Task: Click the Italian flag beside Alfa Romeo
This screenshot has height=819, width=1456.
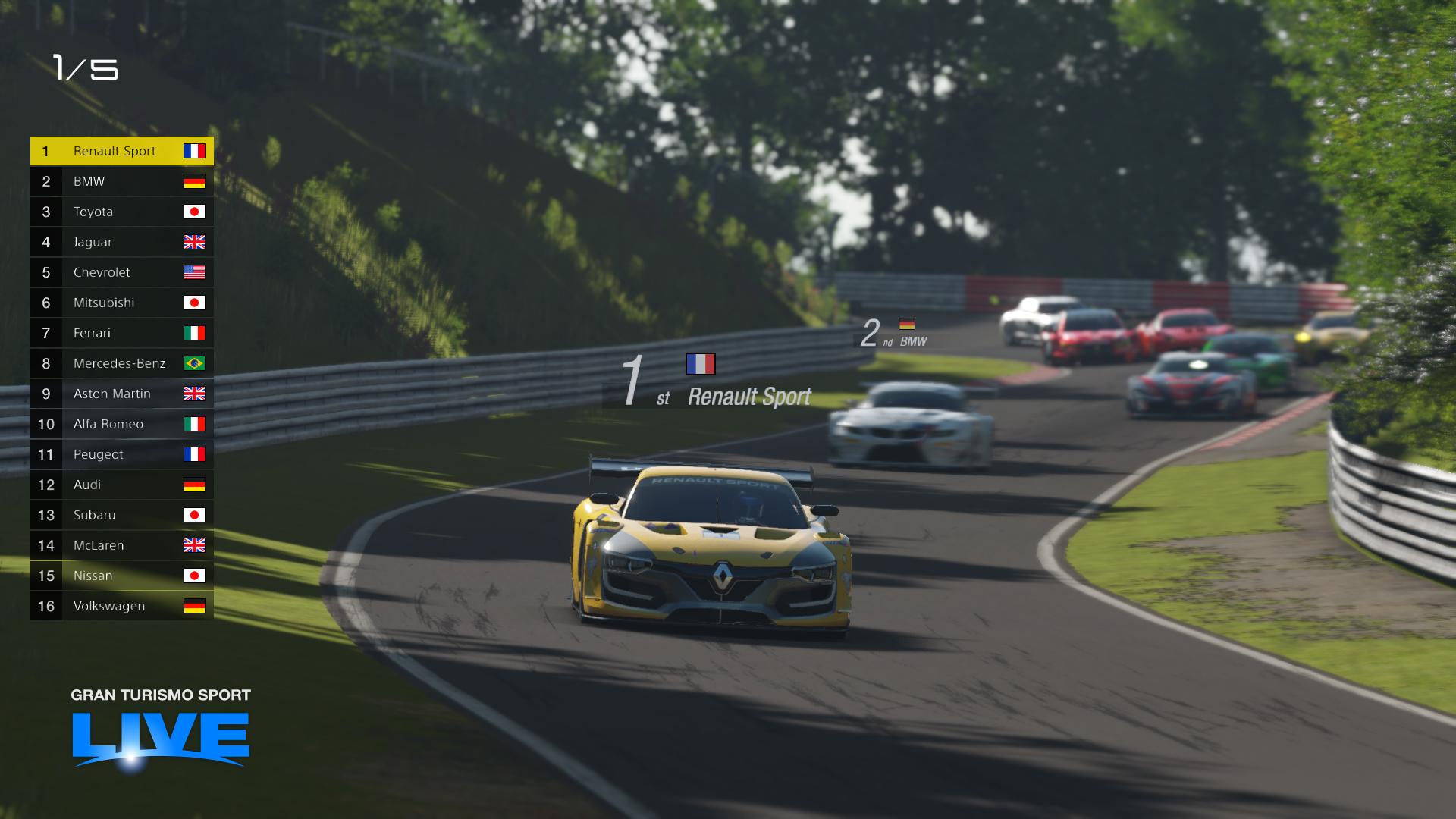Action: pos(196,424)
